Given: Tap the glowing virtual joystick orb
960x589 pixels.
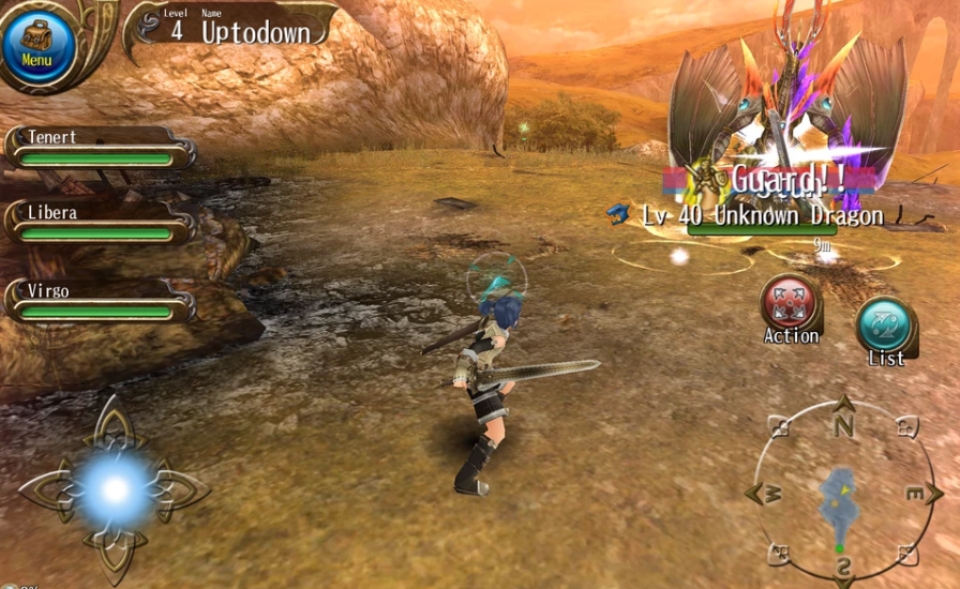Looking at the screenshot, I should coord(115,490).
